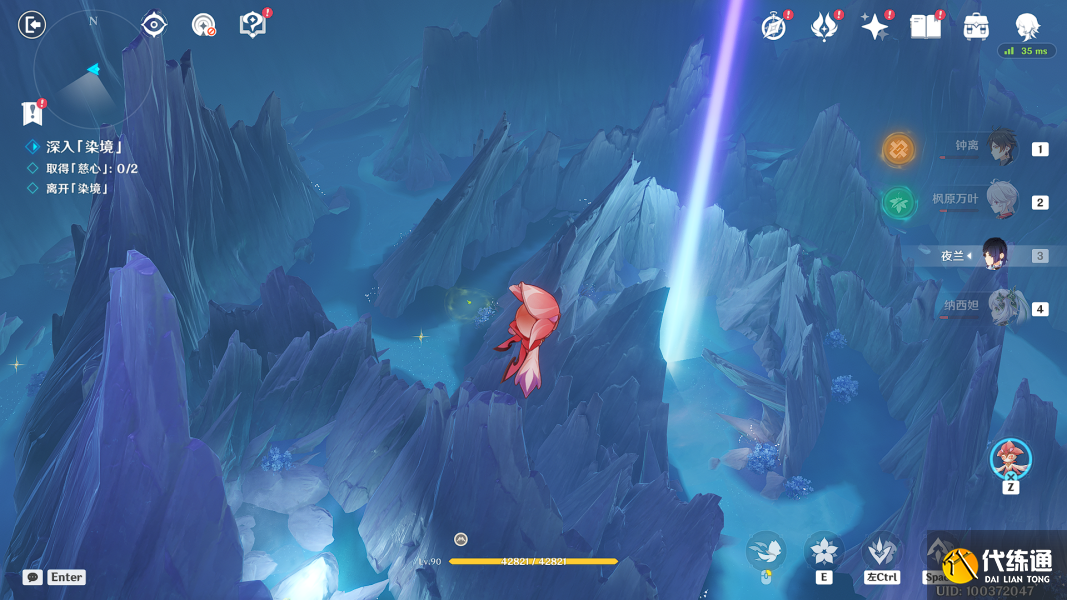Use the red creature gadget icon
This screenshot has height=600, width=1067.
pos(1010,459)
